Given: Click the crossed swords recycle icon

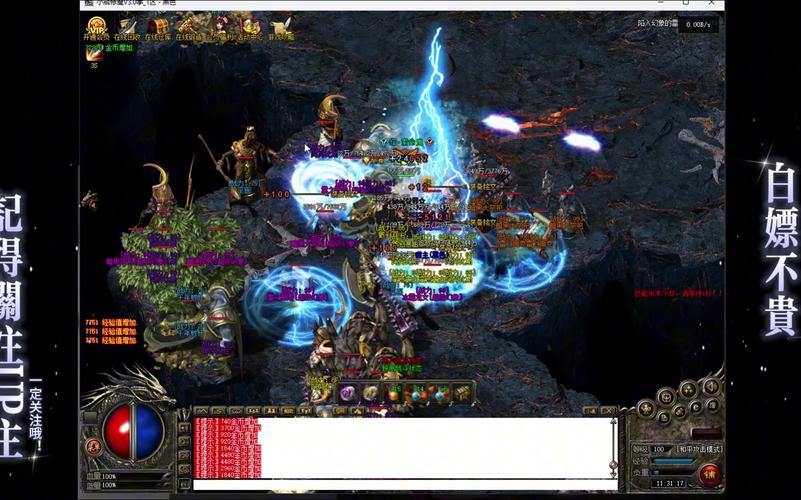Looking at the screenshot, I should pos(127,27).
